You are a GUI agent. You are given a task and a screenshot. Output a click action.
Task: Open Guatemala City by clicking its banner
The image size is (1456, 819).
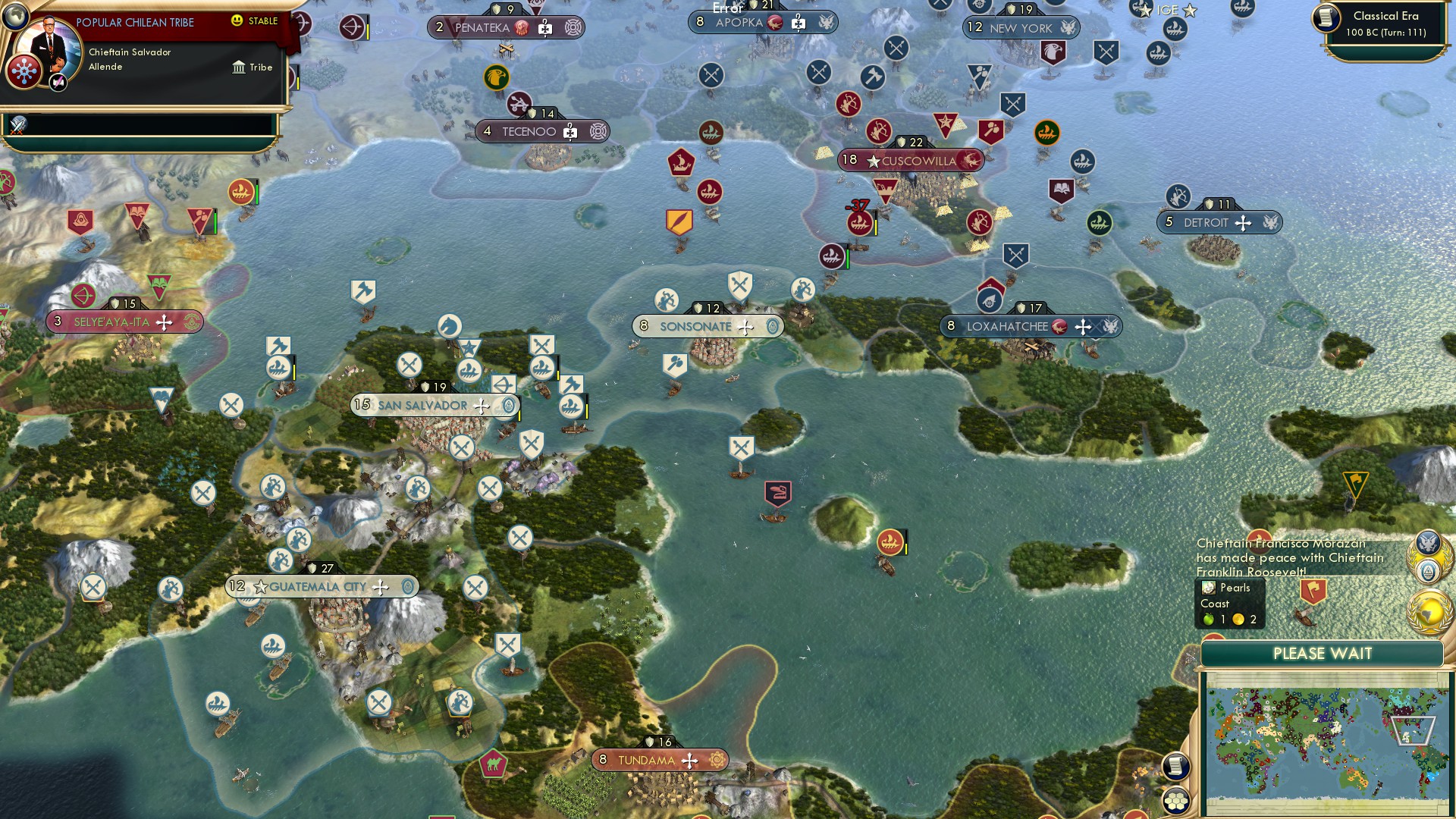(x=318, y=585)
